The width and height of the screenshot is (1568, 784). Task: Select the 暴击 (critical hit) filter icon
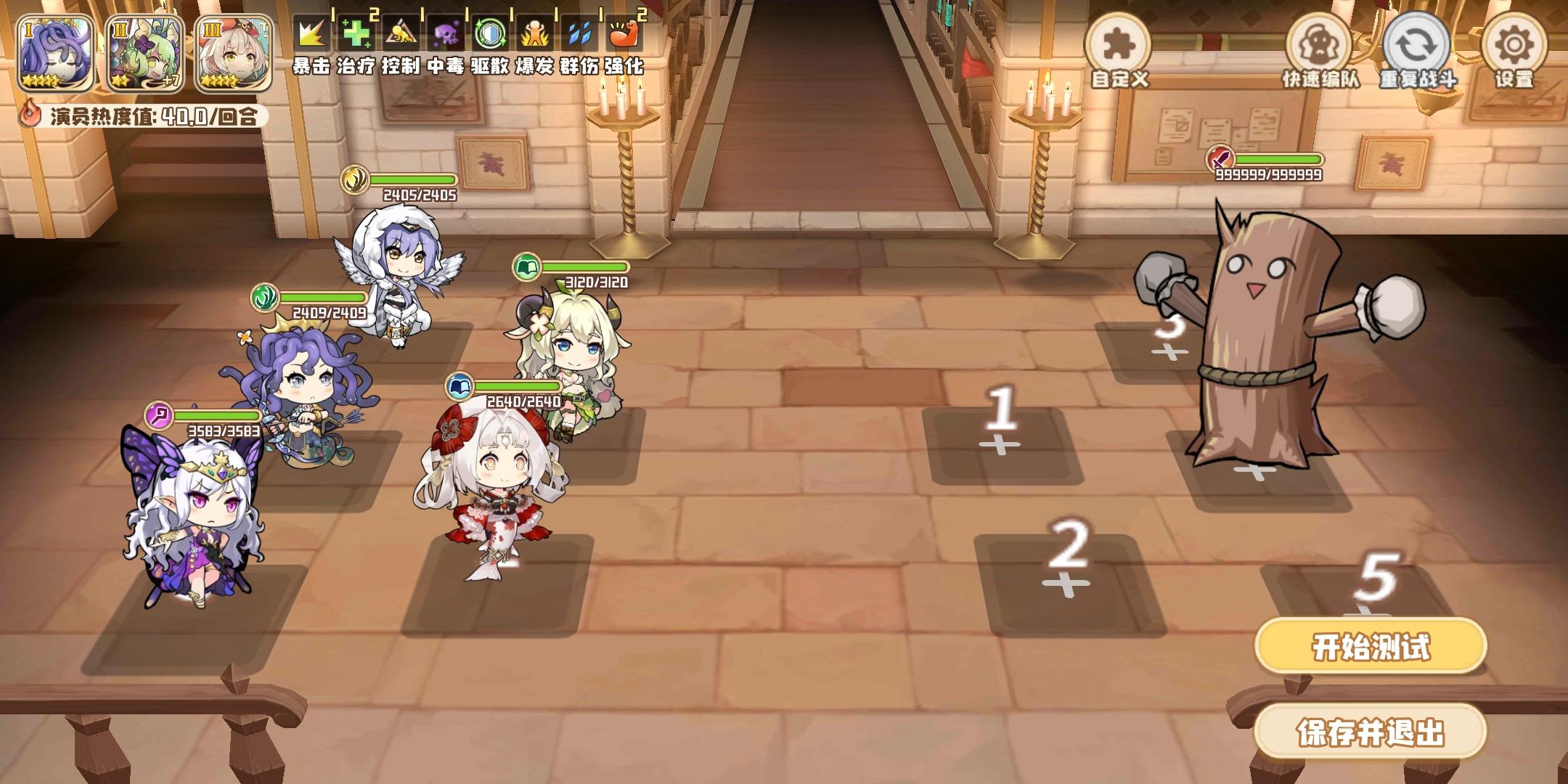[311, 33]
